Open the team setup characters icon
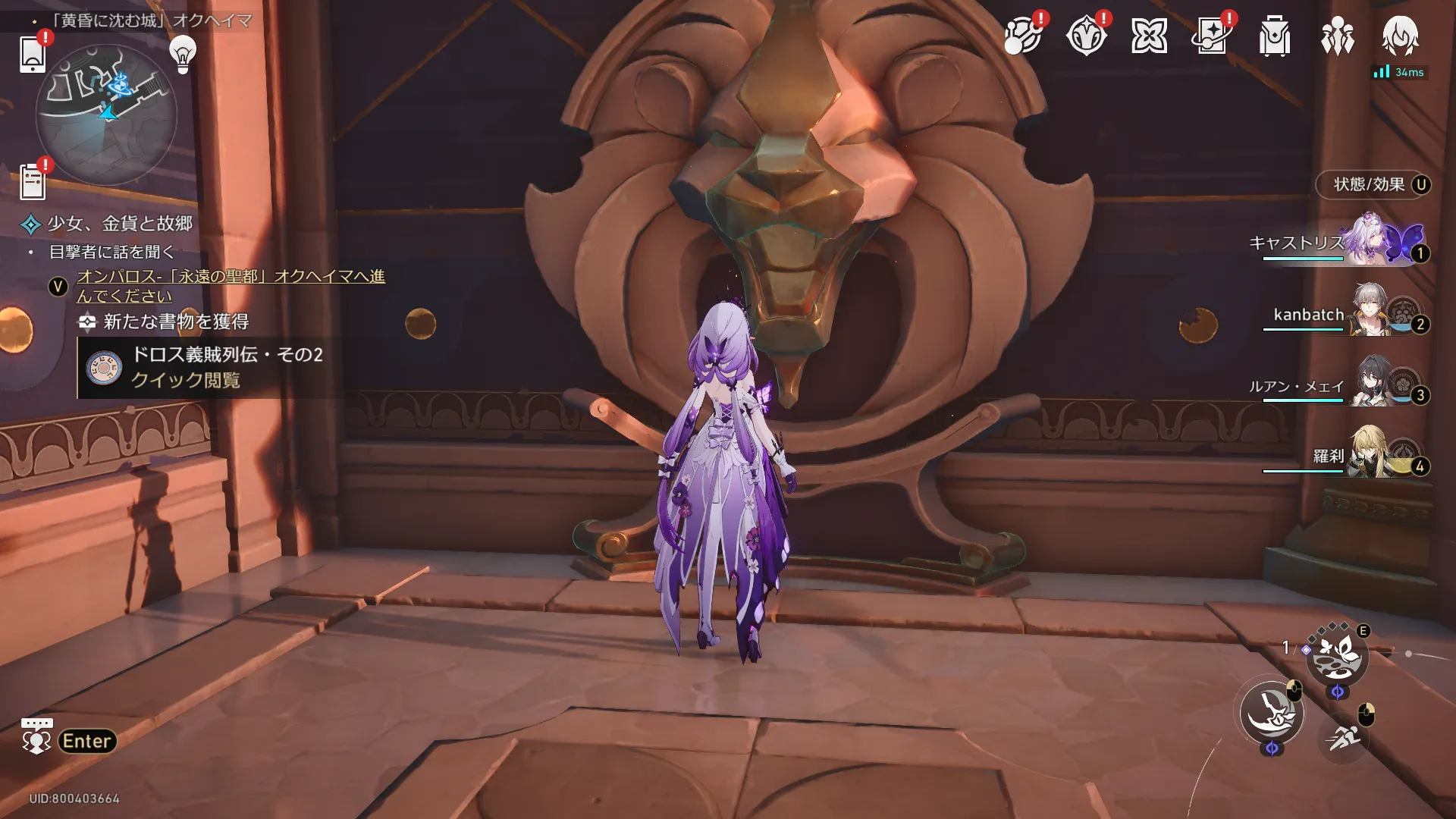Screen dimensions: 1456x819 pyautogui.click(x=1337, y=36)
